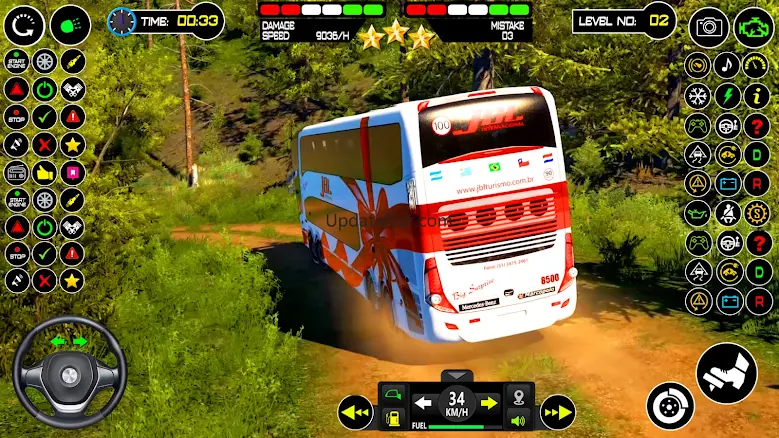Tap the green check-engine icon
This screenshot has height=438, width=779.
click(753, 26)
